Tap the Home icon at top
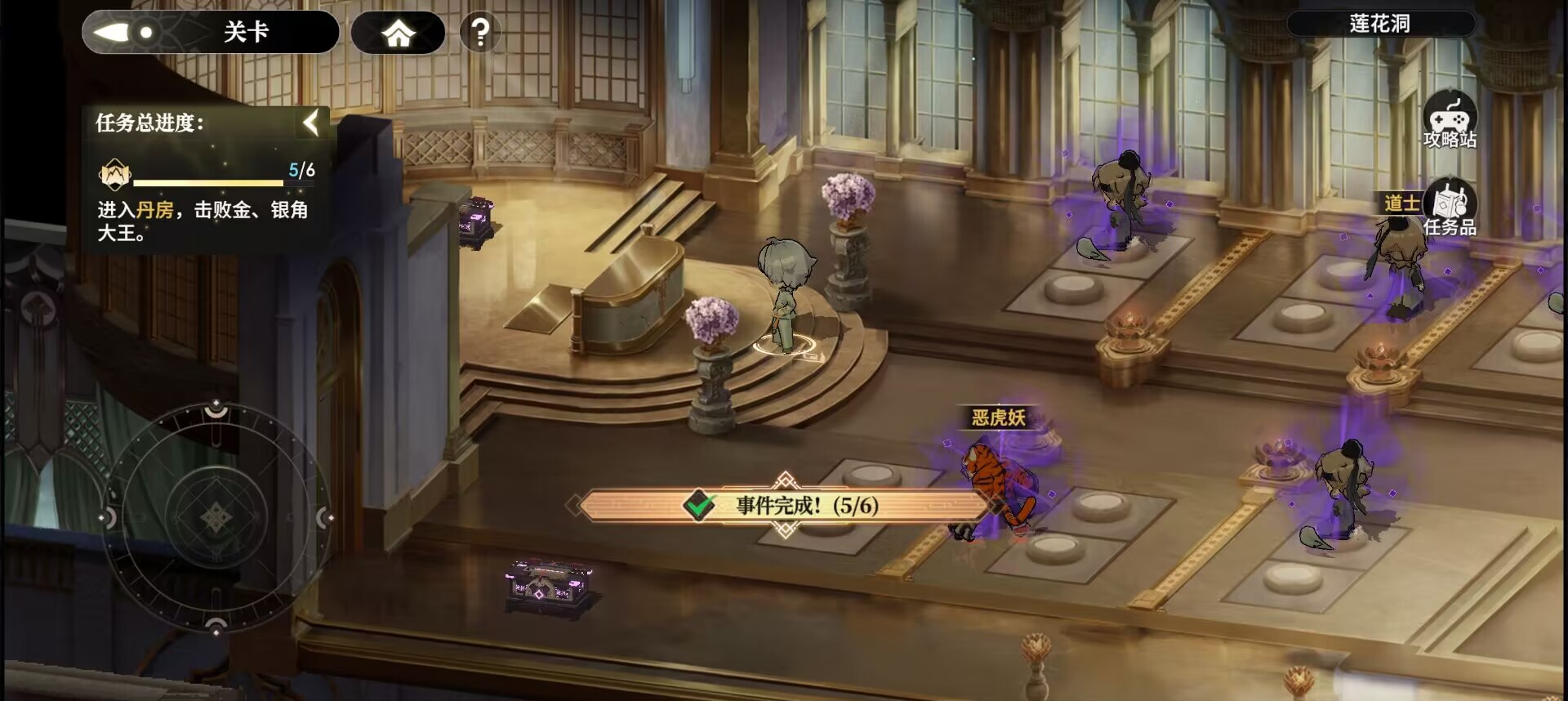This screenshot has height=701, width=1568. [398, 33]
